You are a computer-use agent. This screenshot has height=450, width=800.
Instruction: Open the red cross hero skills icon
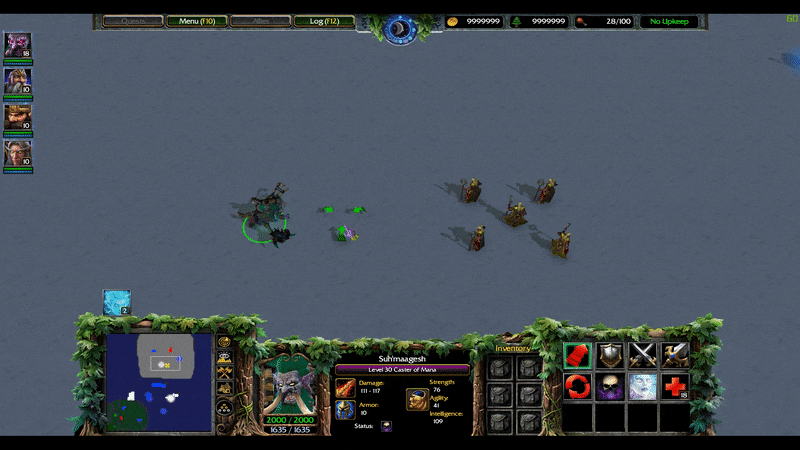pos(675,386)
